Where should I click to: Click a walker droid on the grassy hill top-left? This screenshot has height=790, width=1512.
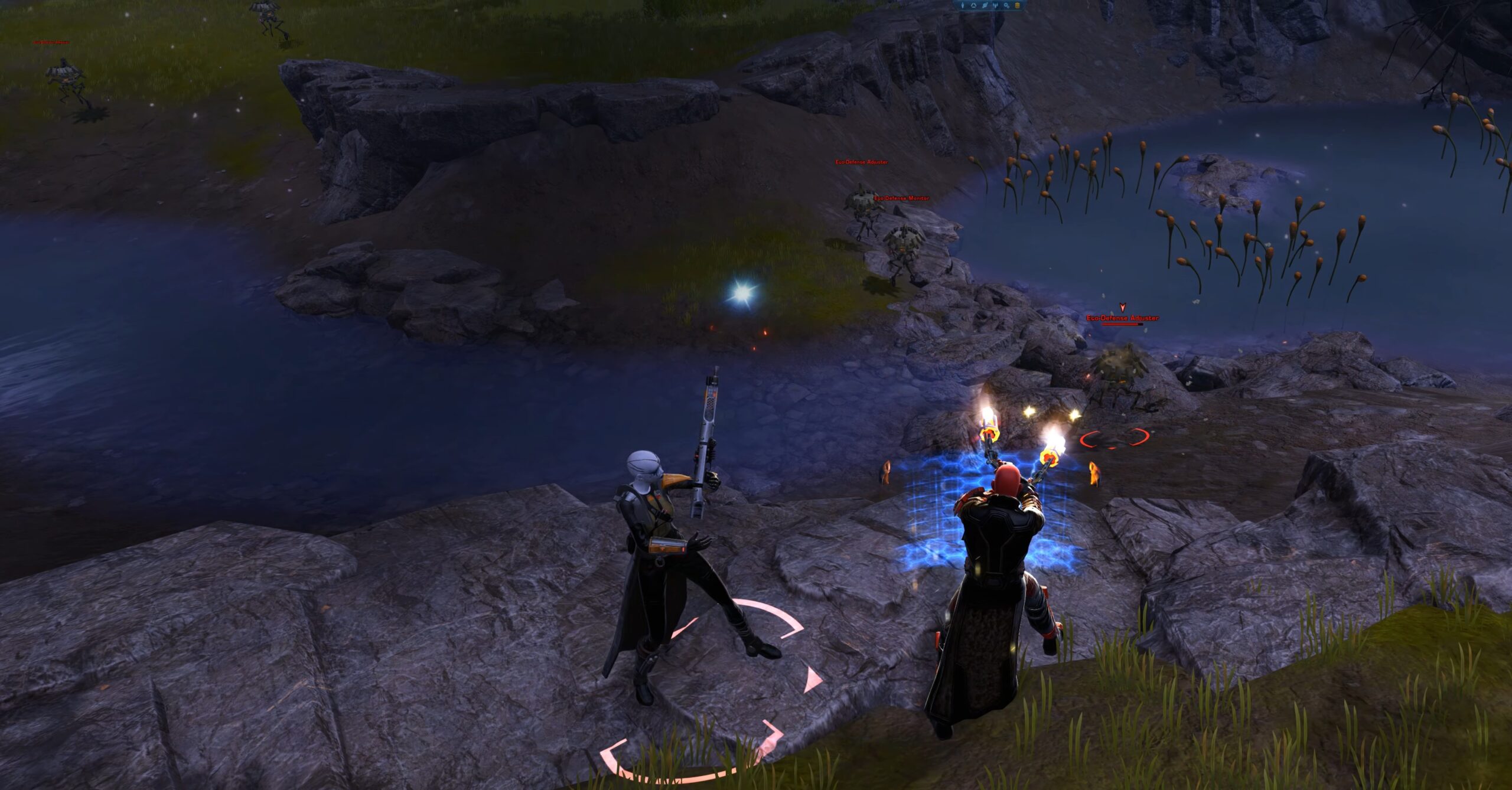tap(65, 74)
